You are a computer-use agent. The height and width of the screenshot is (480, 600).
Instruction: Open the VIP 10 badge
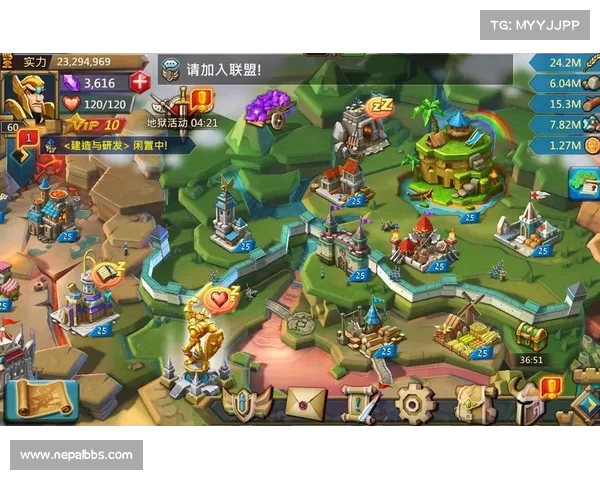[x=93, y=125]
